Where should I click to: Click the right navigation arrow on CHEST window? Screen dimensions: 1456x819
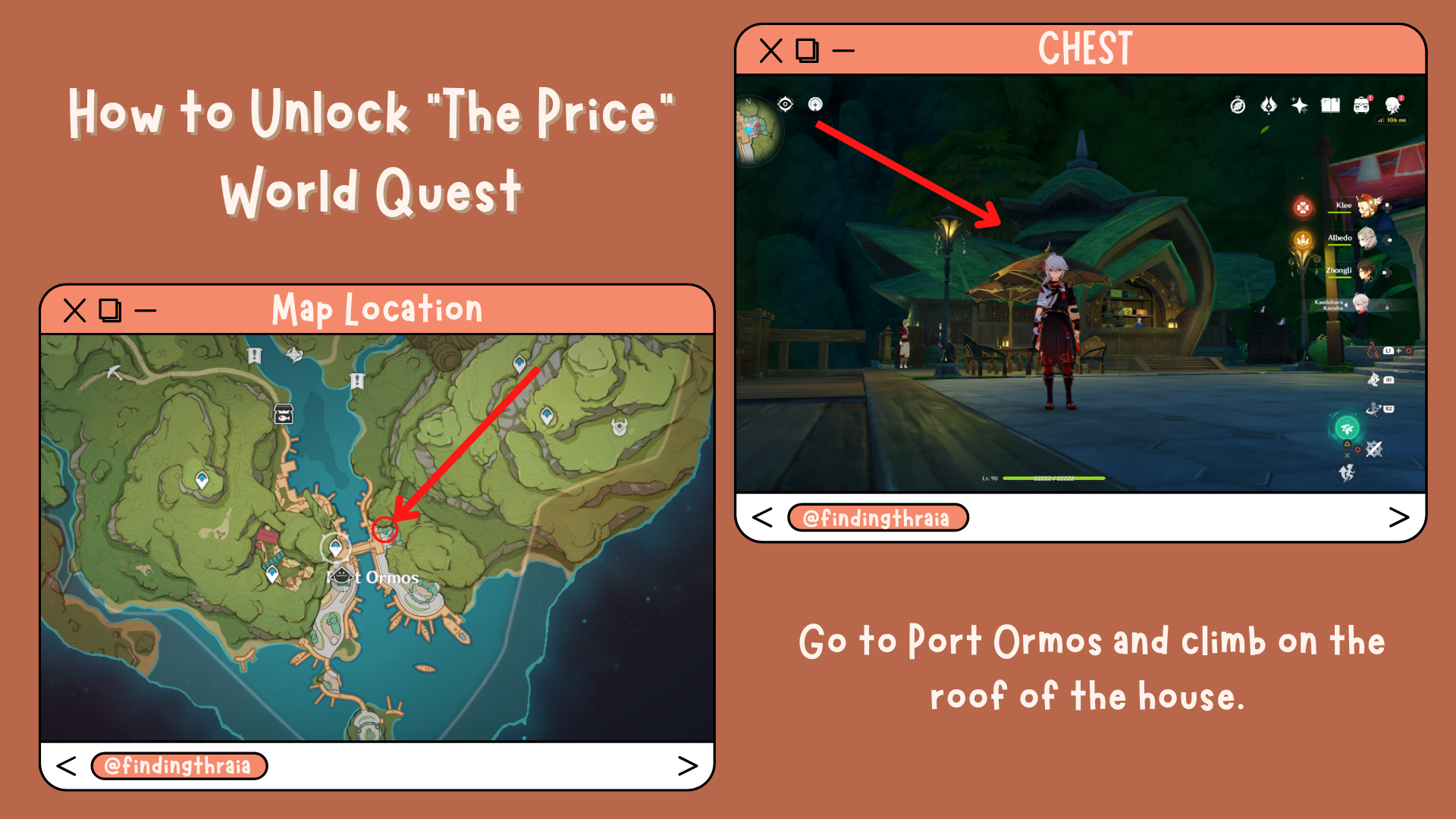click(1399, 516)
